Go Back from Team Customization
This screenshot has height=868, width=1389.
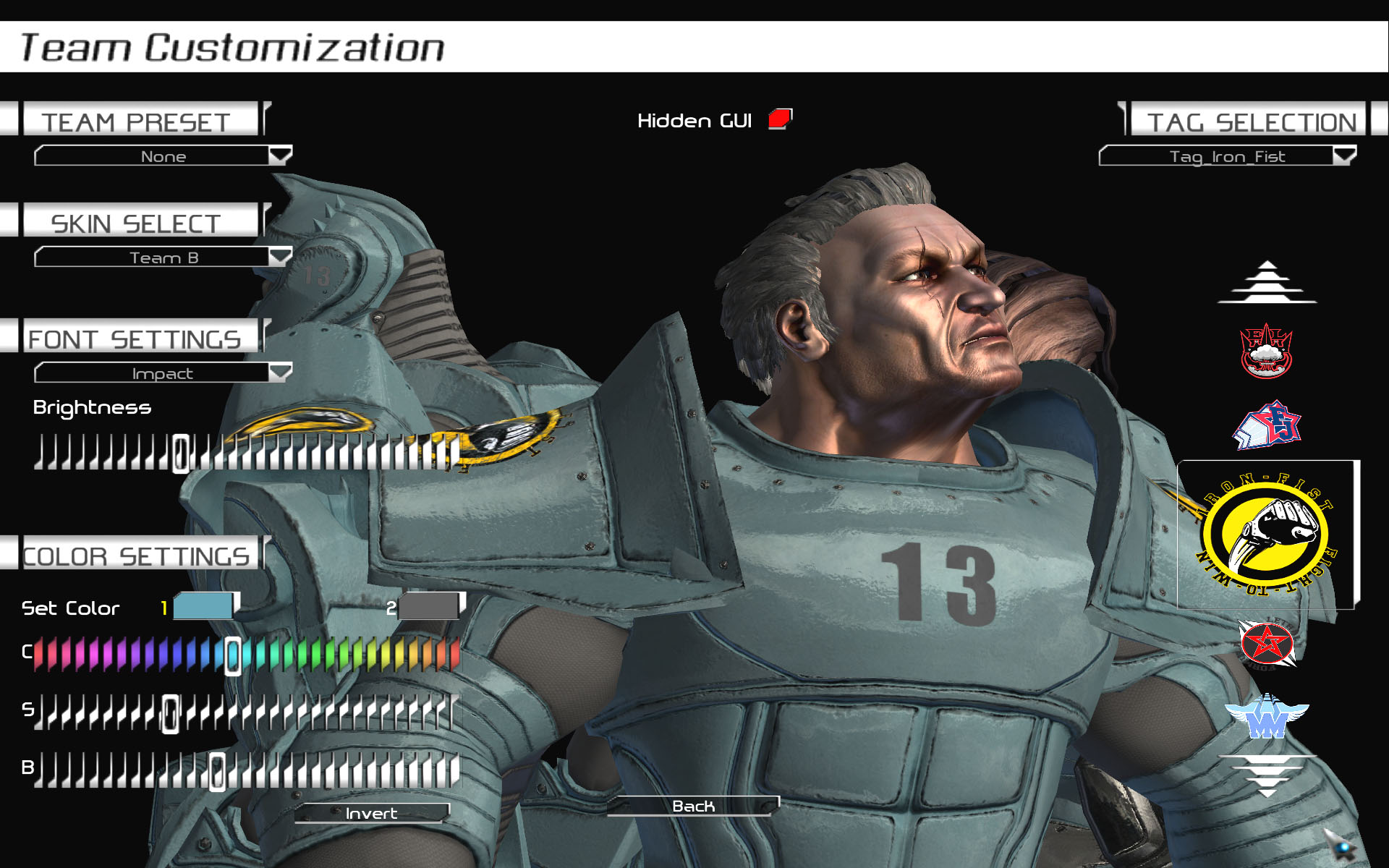(693, 806)
